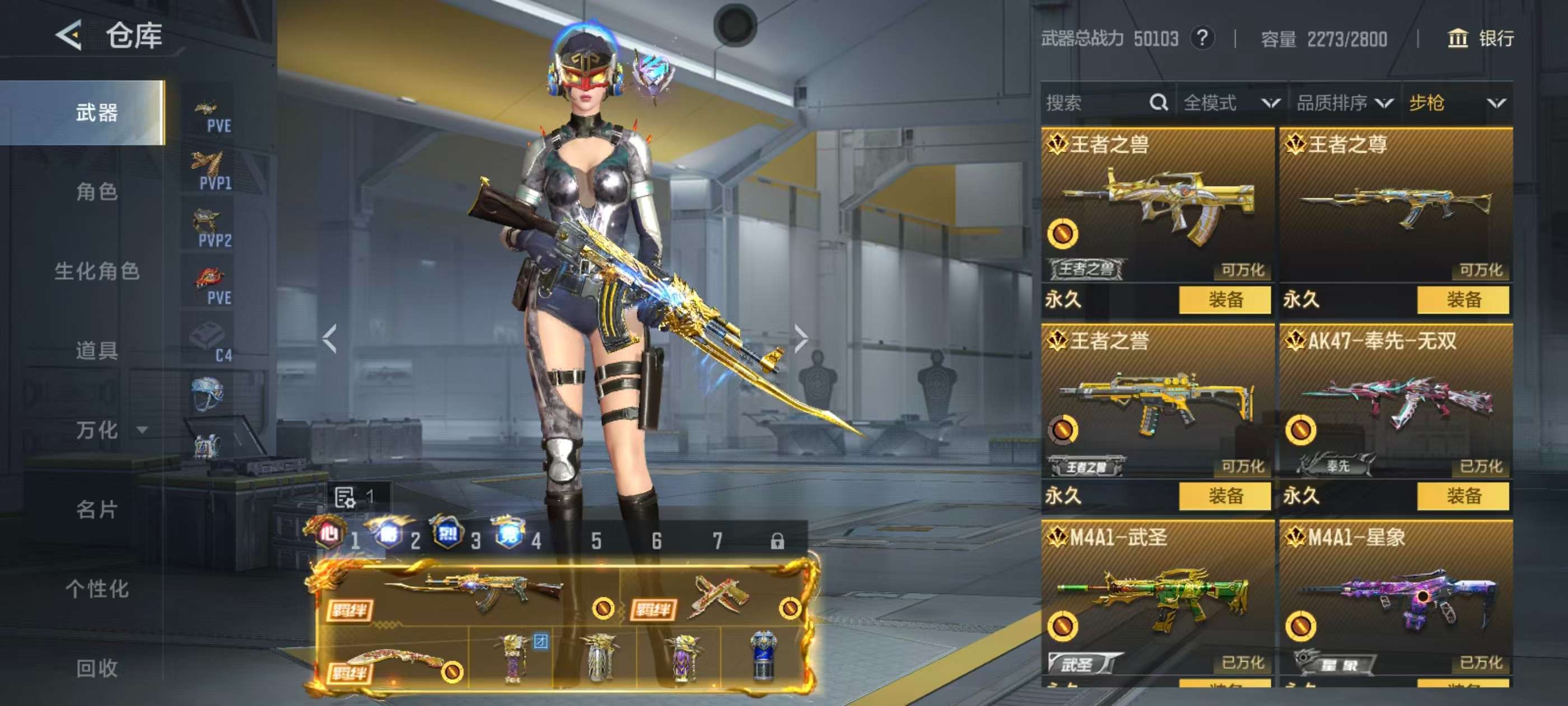This screenshot has width=1568, height=706.
Task: Click the weapon power help question mark
Action: pos(1202,38)
